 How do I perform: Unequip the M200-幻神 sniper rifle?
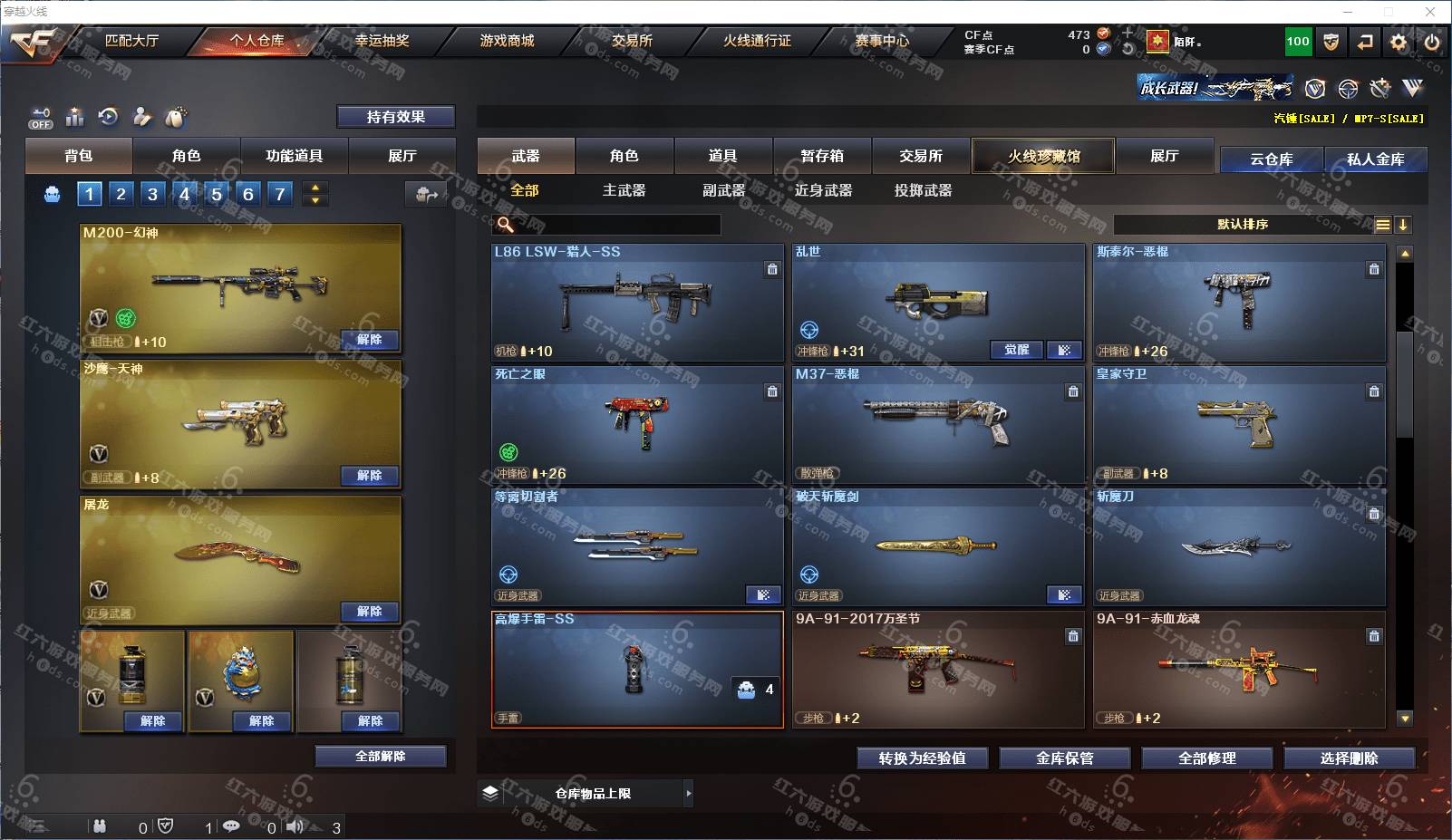(369, 340)
